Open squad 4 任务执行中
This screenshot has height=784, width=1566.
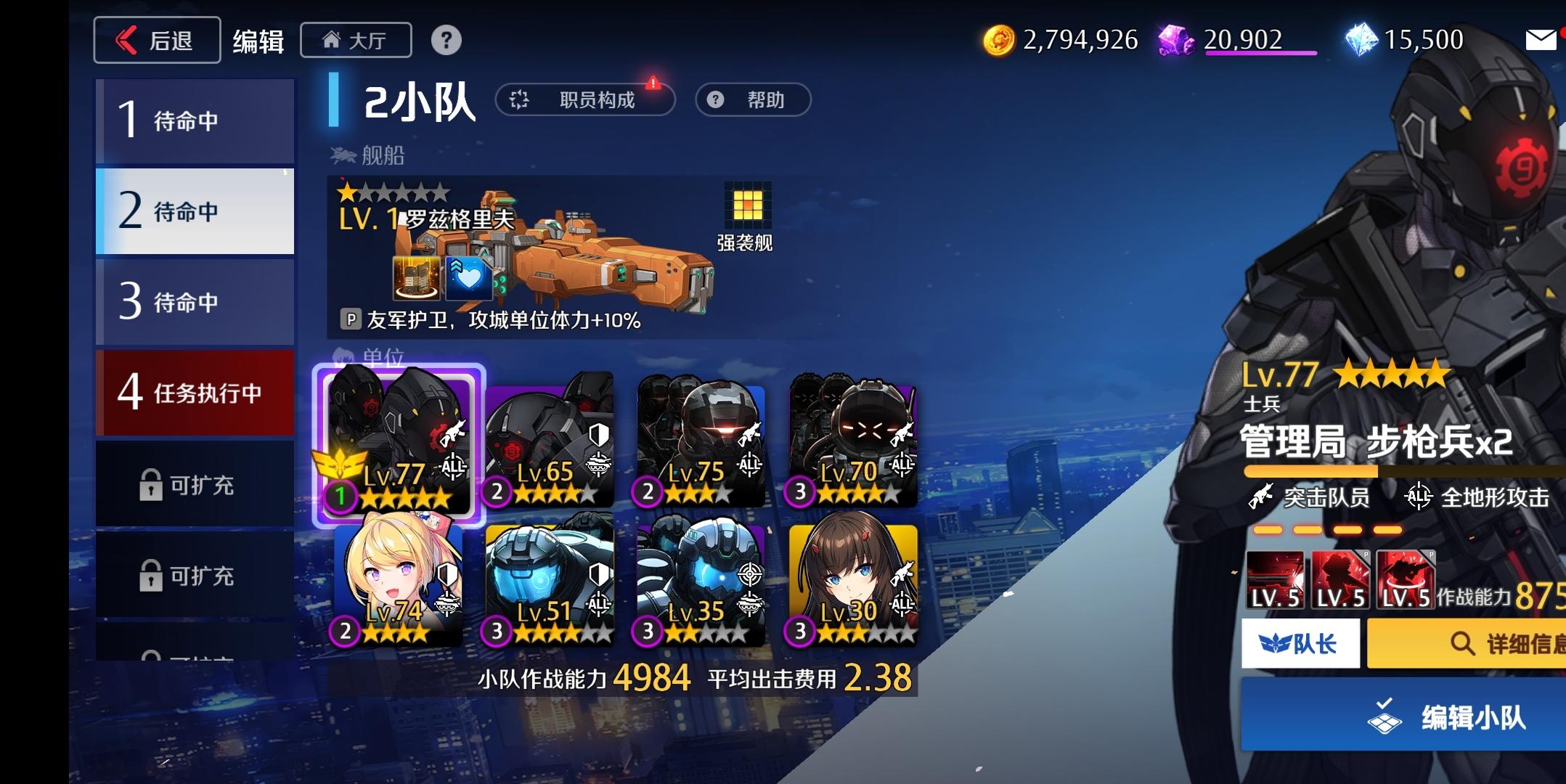point(194,392)
